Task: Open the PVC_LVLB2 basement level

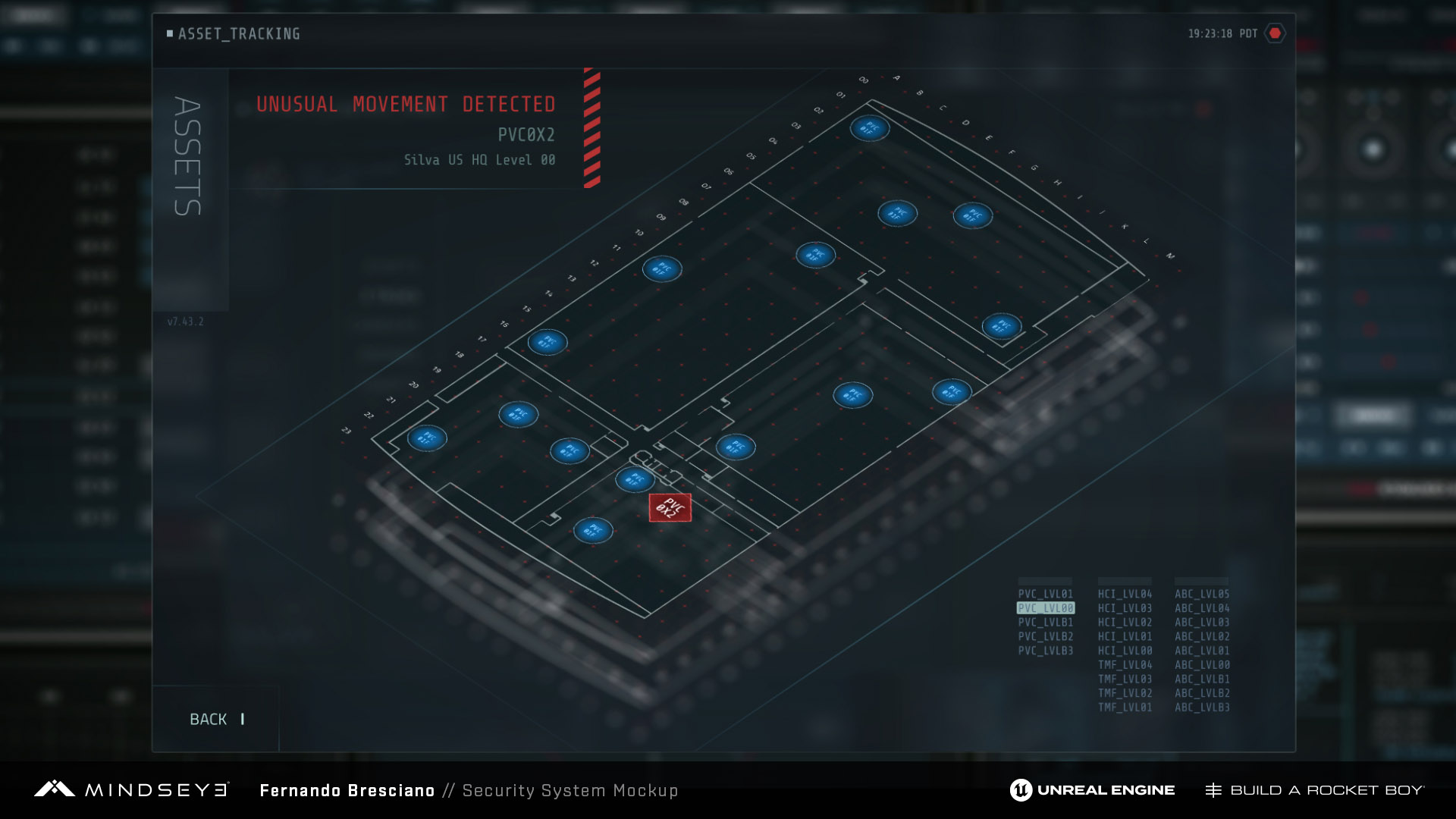Action: point(1045,637)
